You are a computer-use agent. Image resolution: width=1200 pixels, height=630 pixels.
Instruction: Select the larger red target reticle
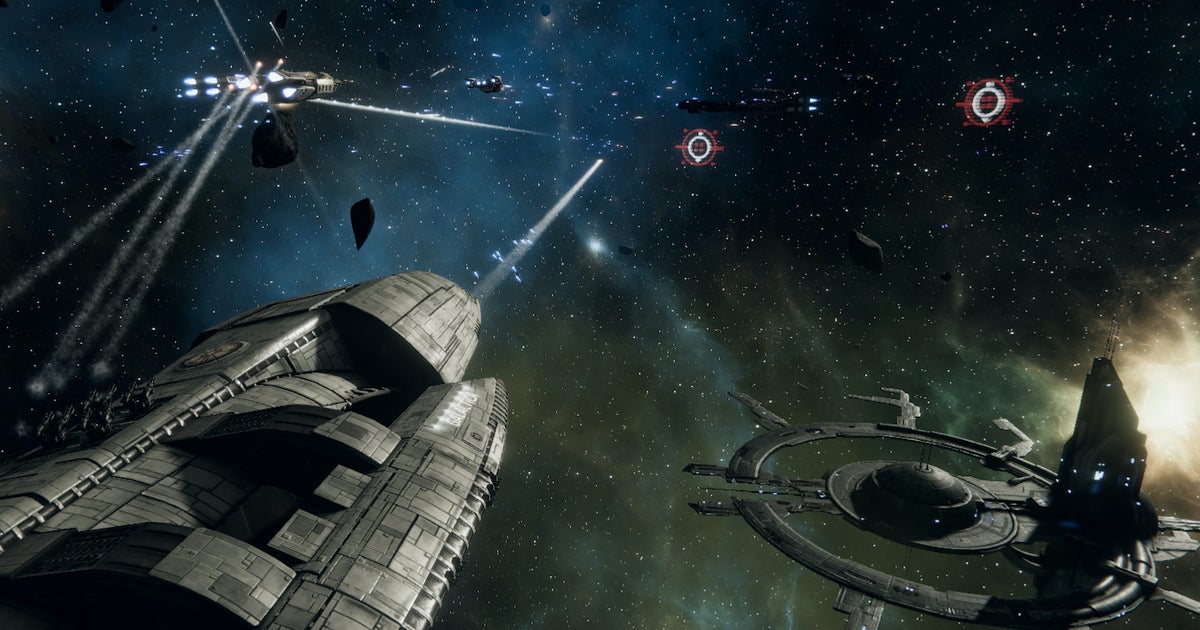tap(988, 102)
